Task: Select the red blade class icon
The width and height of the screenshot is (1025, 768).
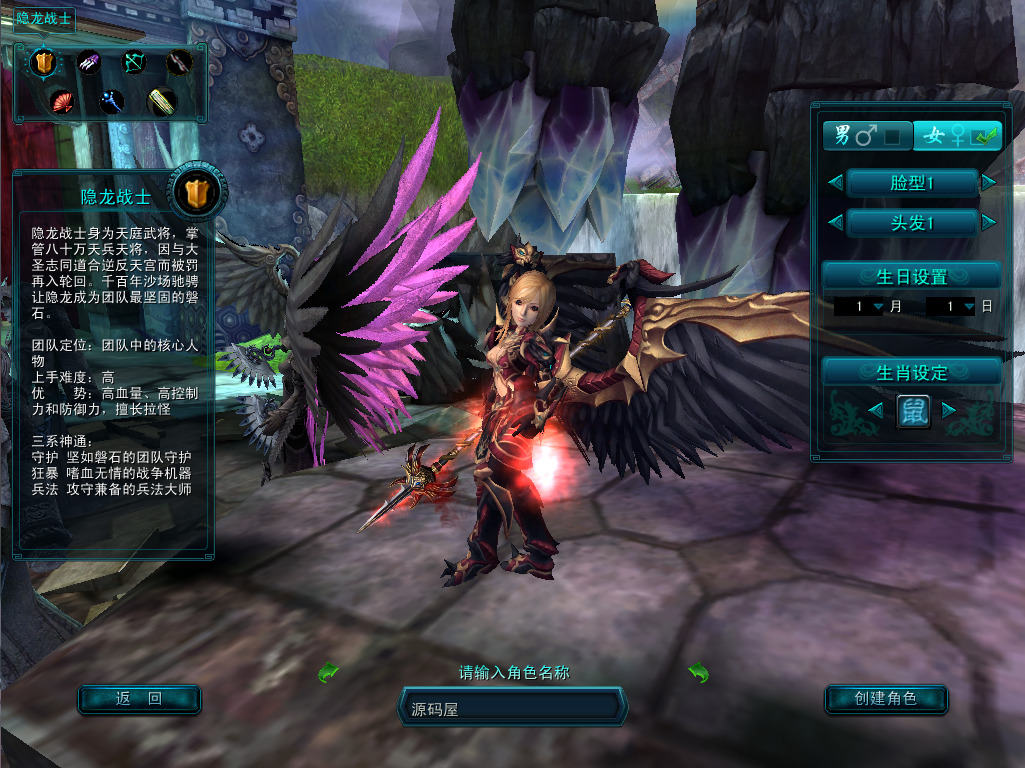Action: [x=178, y=63]
